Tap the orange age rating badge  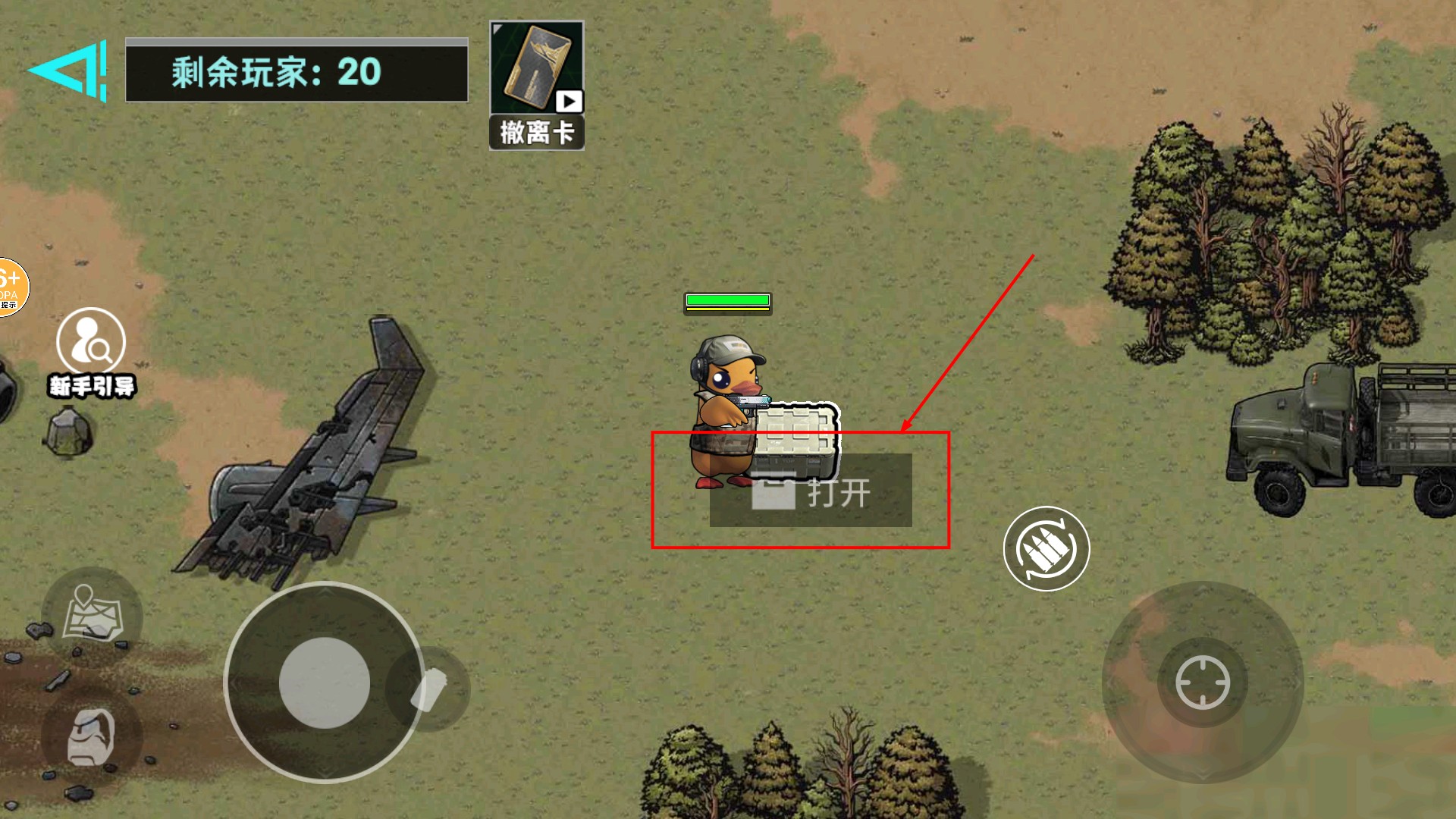coord(11,288)
